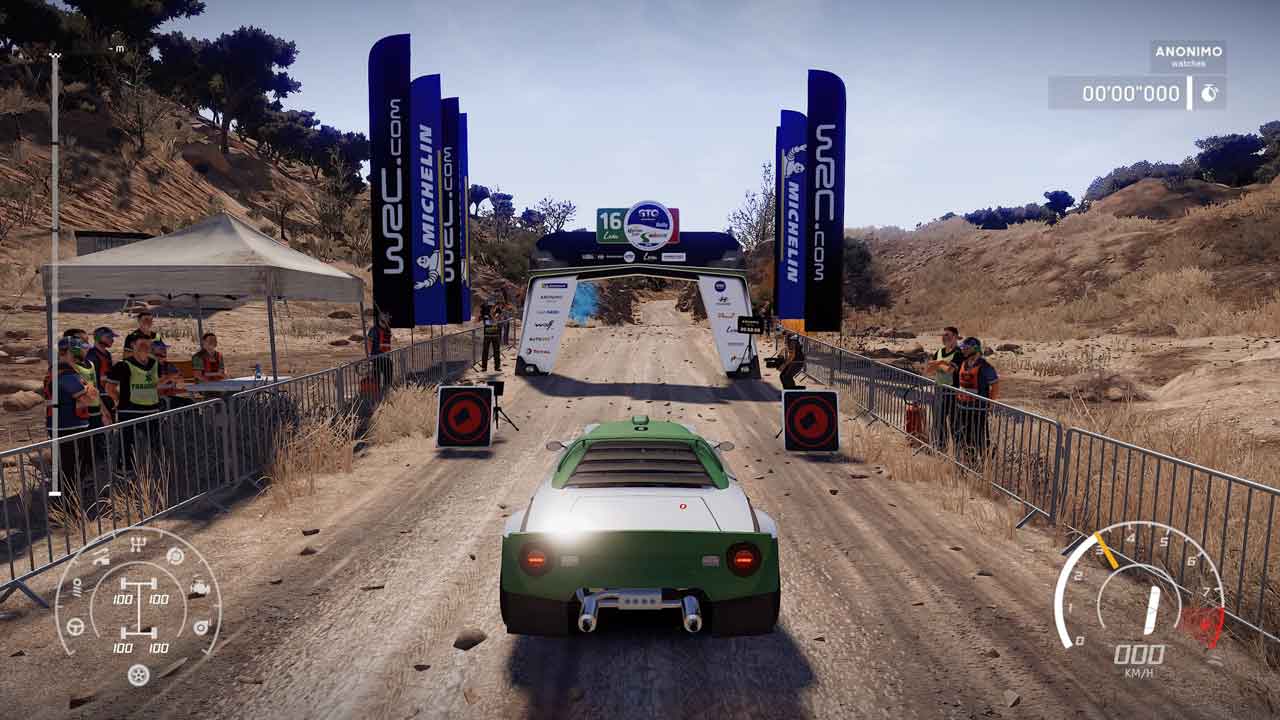Select the ANONIMO player name tag
Screen dimensions: 1280x720
pyautogui.click(x=1188, y=51)
